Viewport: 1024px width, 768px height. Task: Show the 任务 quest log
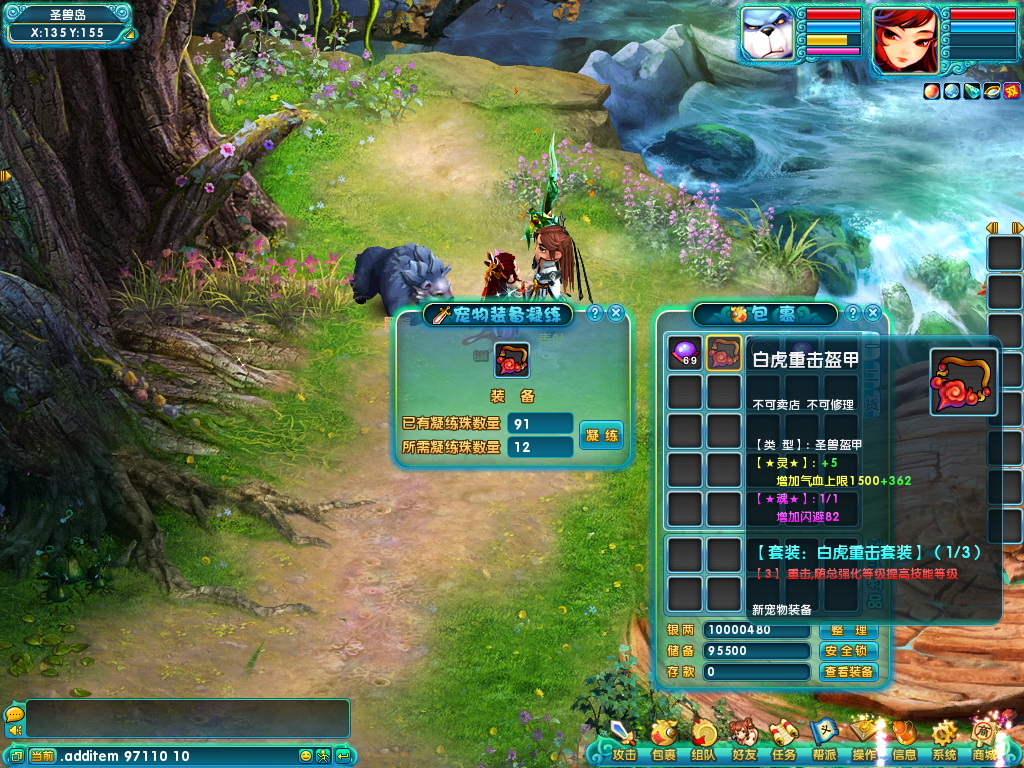[783, 741]
